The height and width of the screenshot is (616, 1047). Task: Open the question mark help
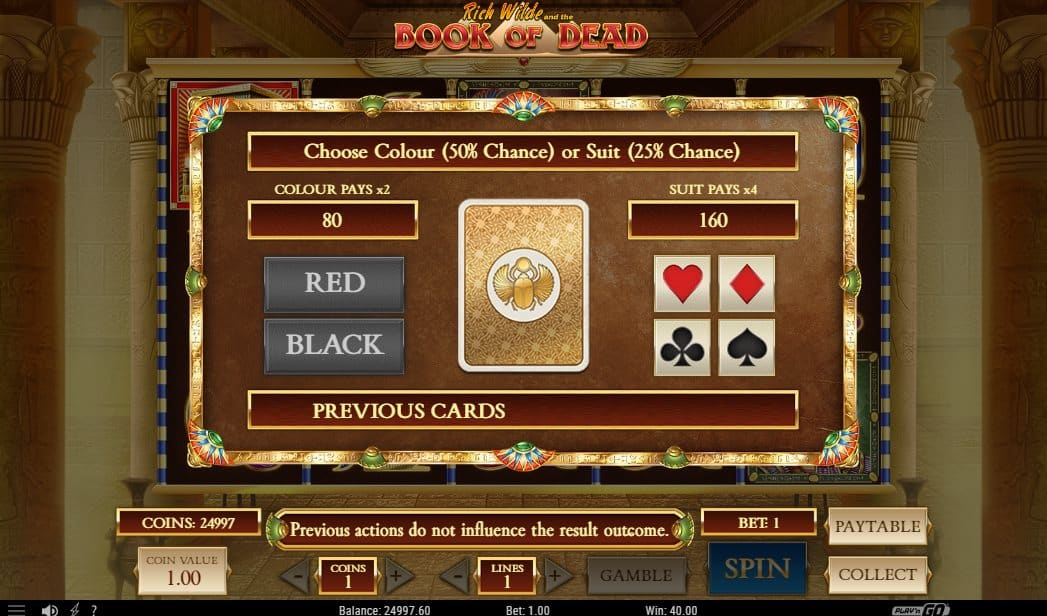pos(94,609)
